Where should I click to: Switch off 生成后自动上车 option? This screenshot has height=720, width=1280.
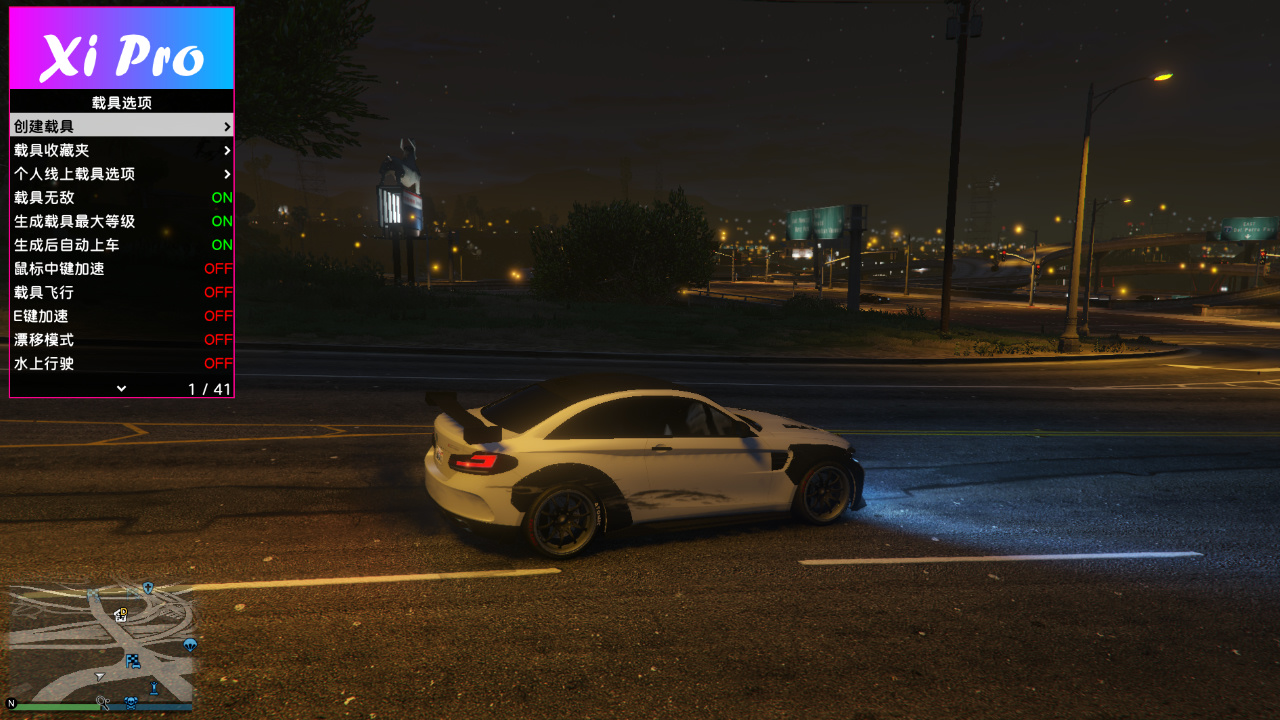(x=121, y=245)
